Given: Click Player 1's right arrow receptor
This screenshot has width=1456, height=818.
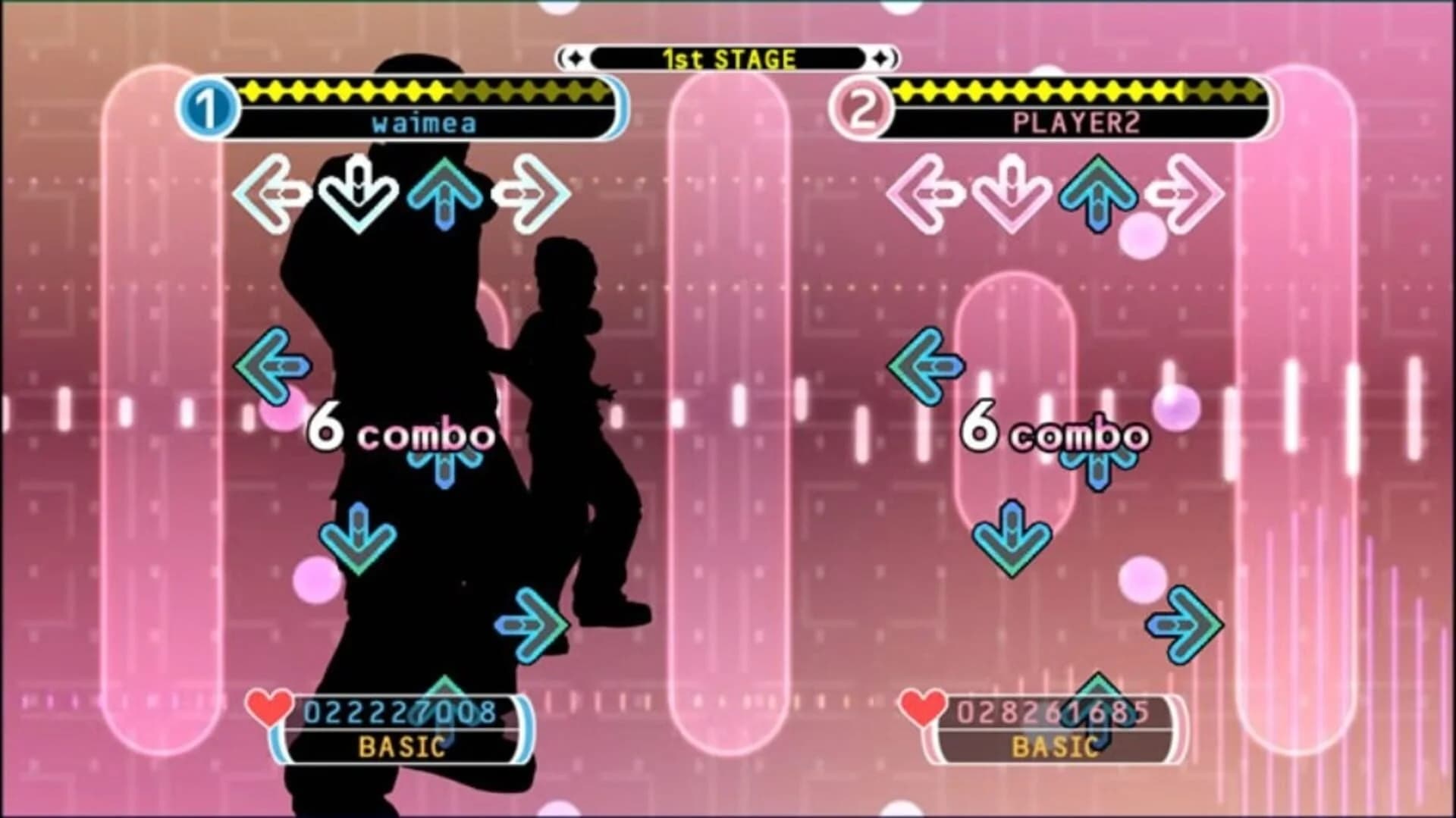Looking at the screenshot, I should (x=531, y=195).
